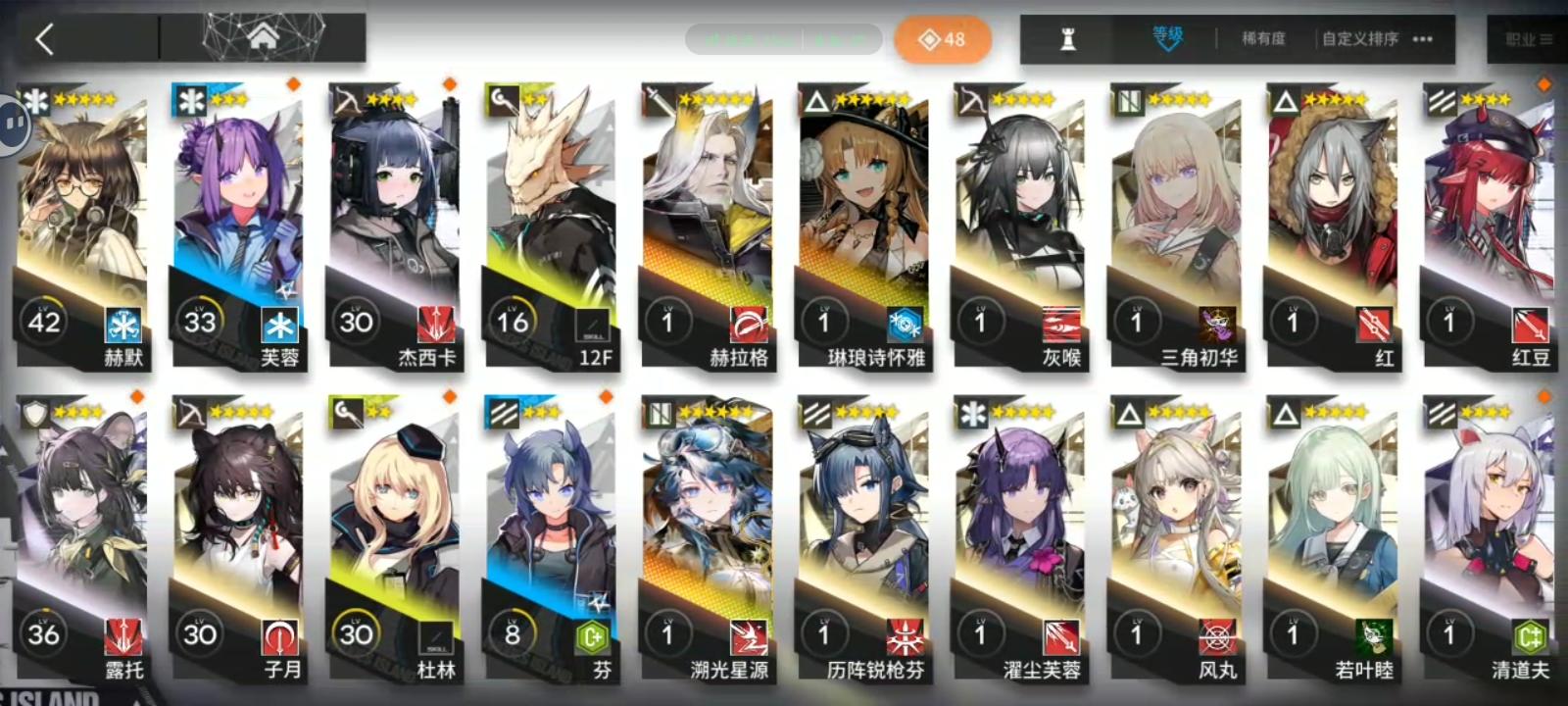The image size is (1568, 706).
Task: Click the Defender shield icon on 露托's card
Action: (x=34, y=413)
